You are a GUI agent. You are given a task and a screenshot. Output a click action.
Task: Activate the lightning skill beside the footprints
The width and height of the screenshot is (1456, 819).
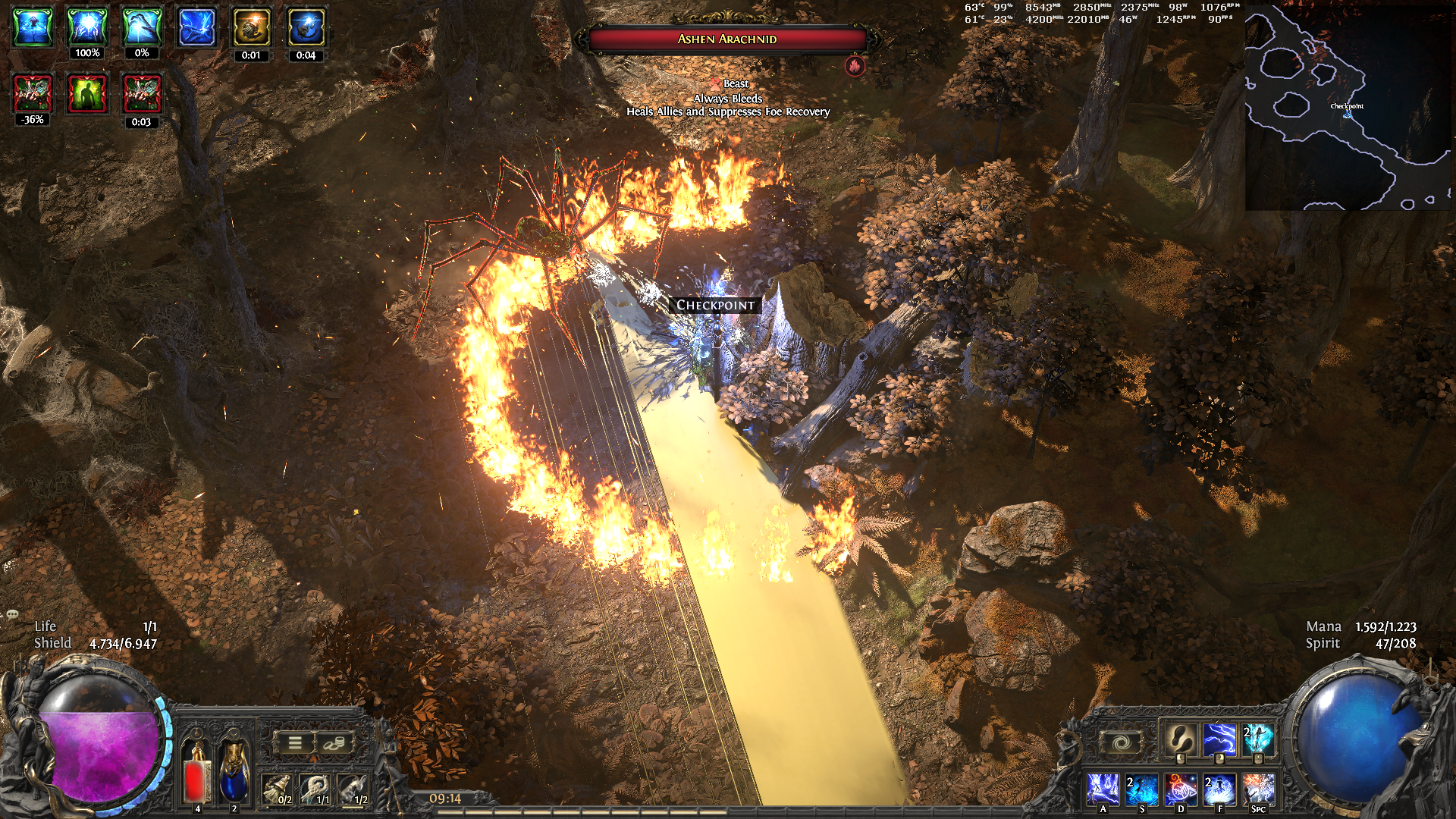(x=1219, y=739)
